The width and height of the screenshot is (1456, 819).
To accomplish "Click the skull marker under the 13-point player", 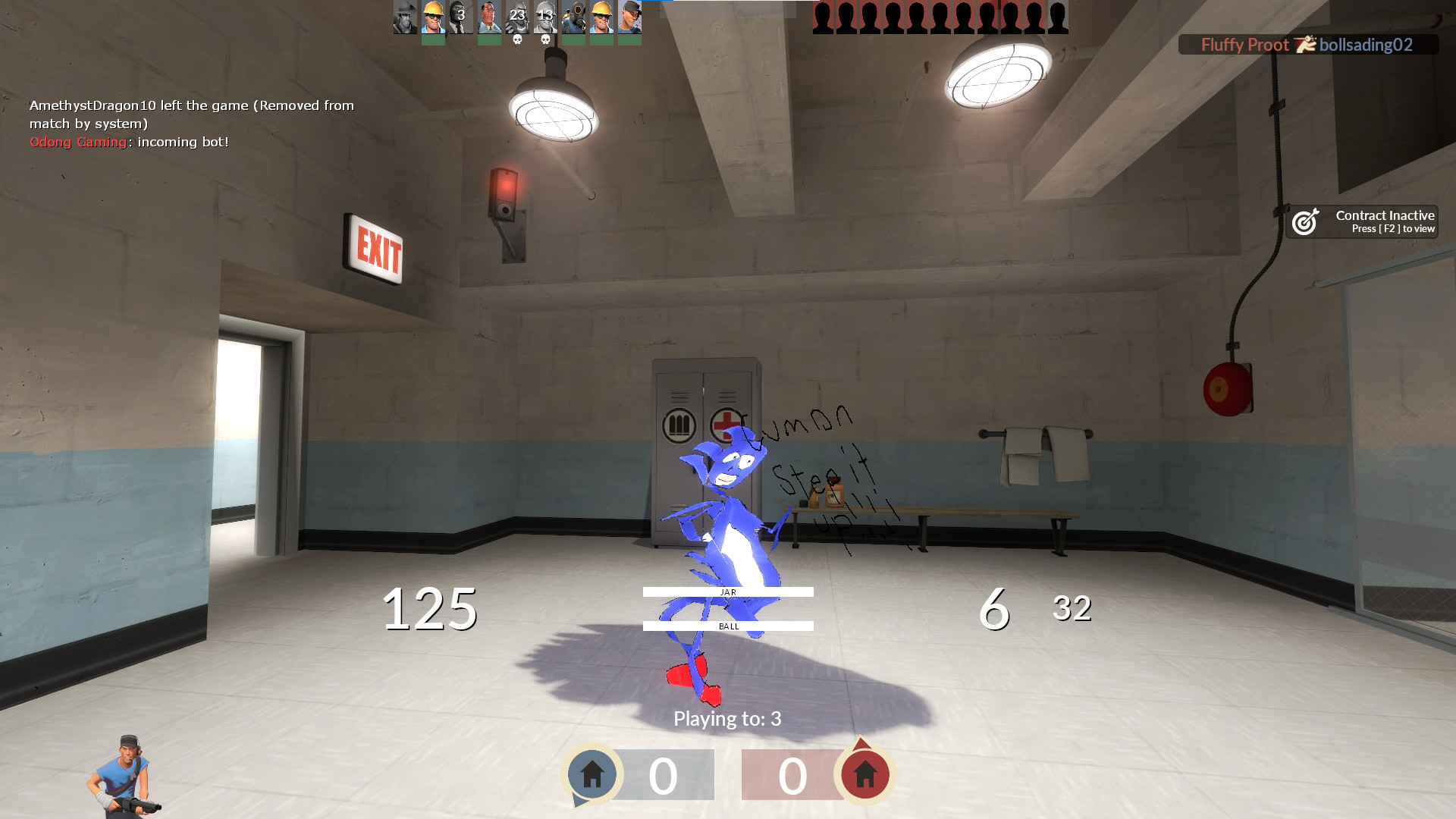I will coord(546,39).
